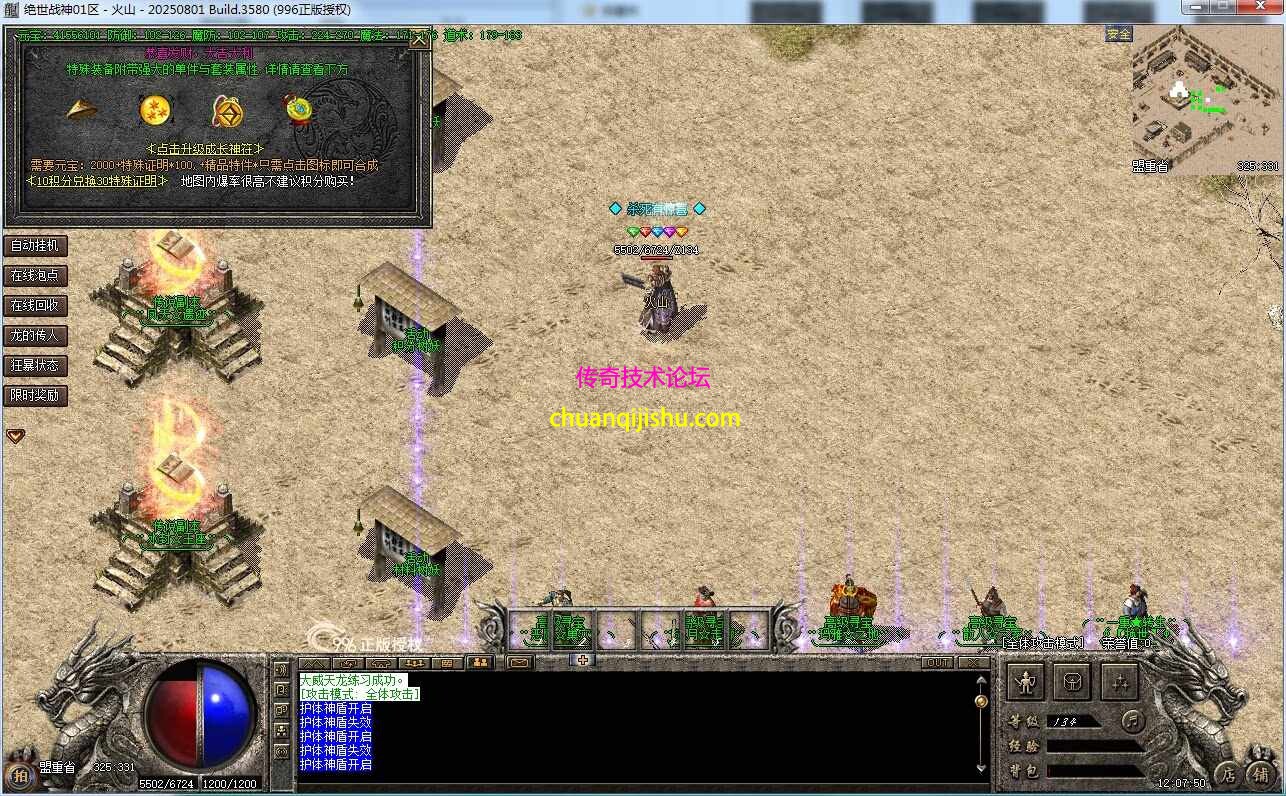Toggle the 狂暴状态 berserk button
1286x796 pixels.
click(x=35, y=365)
